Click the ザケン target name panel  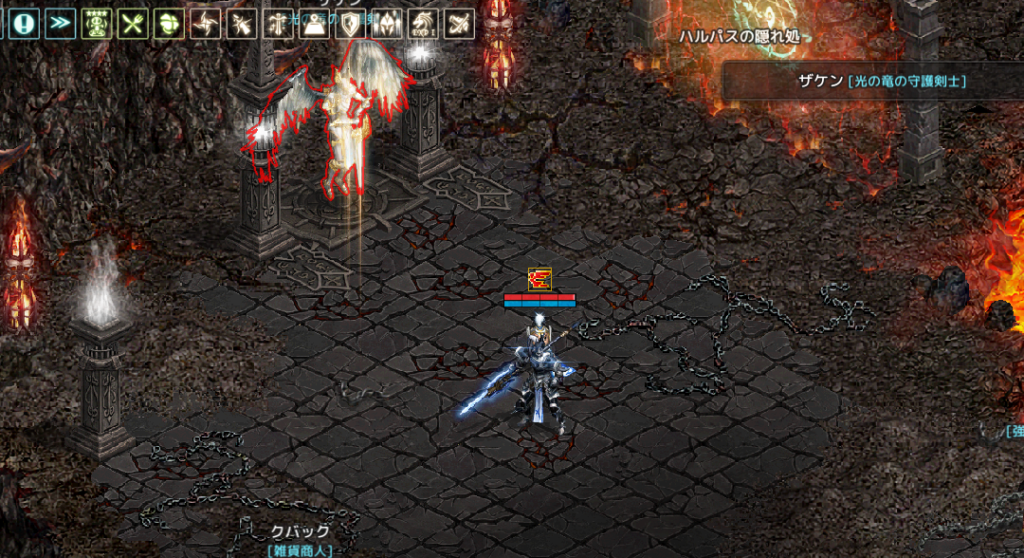(872, 82)
